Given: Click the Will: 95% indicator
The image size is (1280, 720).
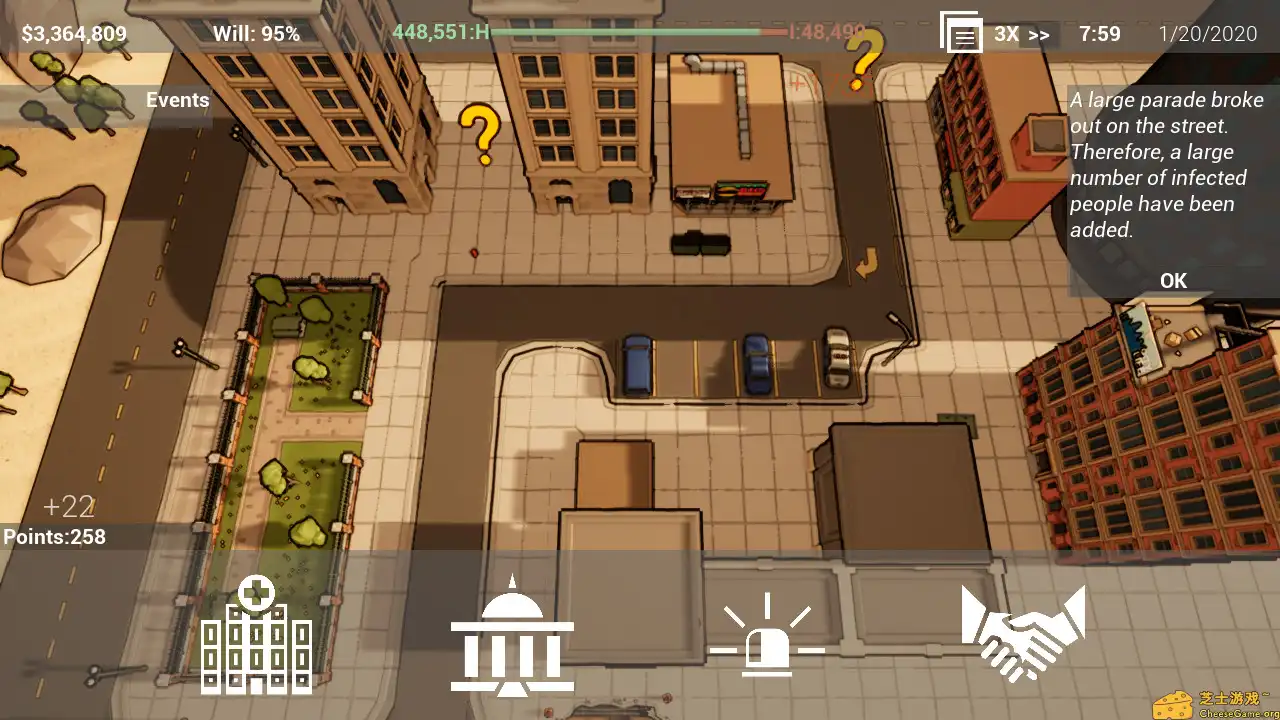Looking at the screenshot, I should pos(255,33).
